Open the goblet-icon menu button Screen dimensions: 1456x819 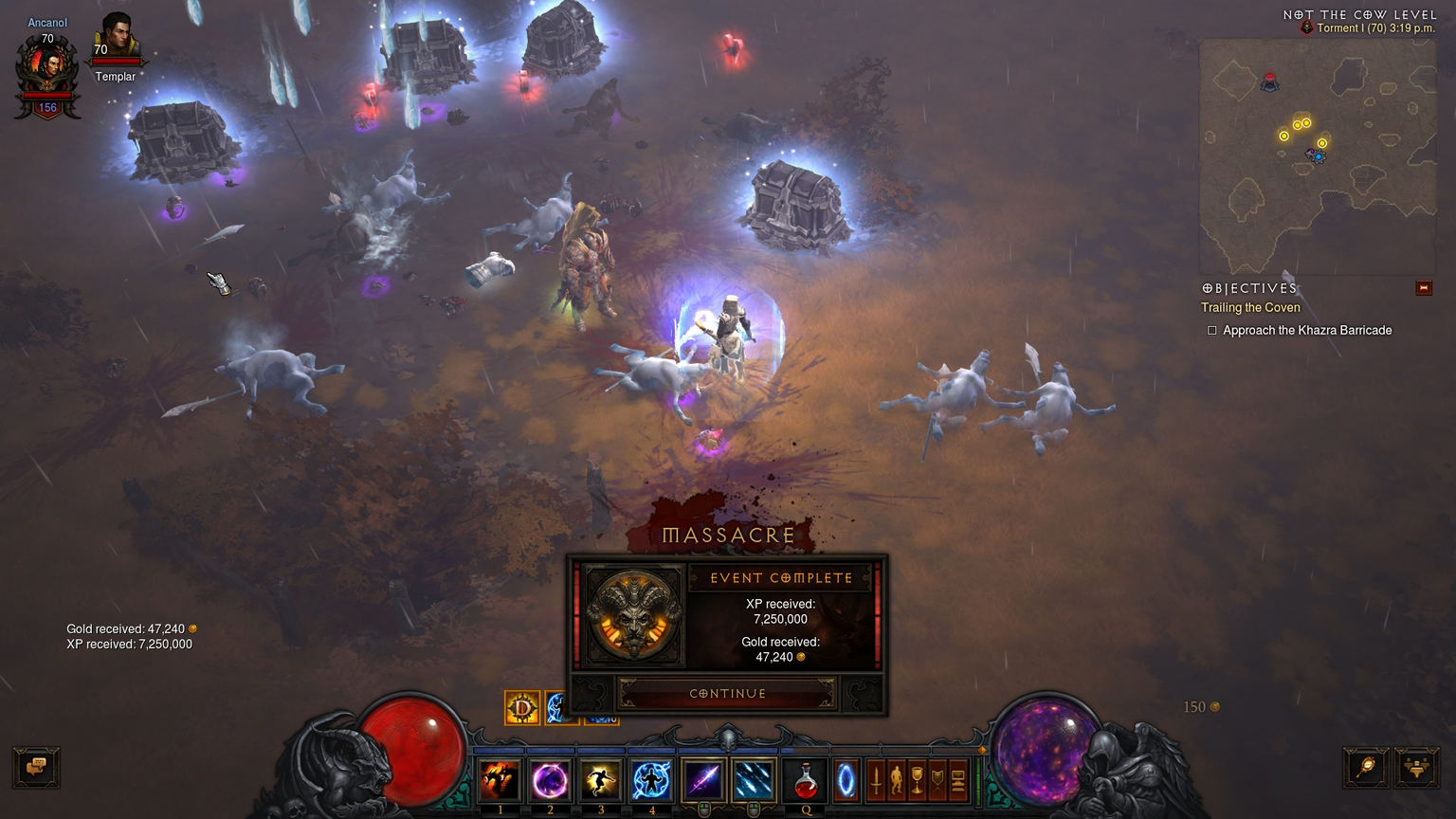tap(917, 780)
